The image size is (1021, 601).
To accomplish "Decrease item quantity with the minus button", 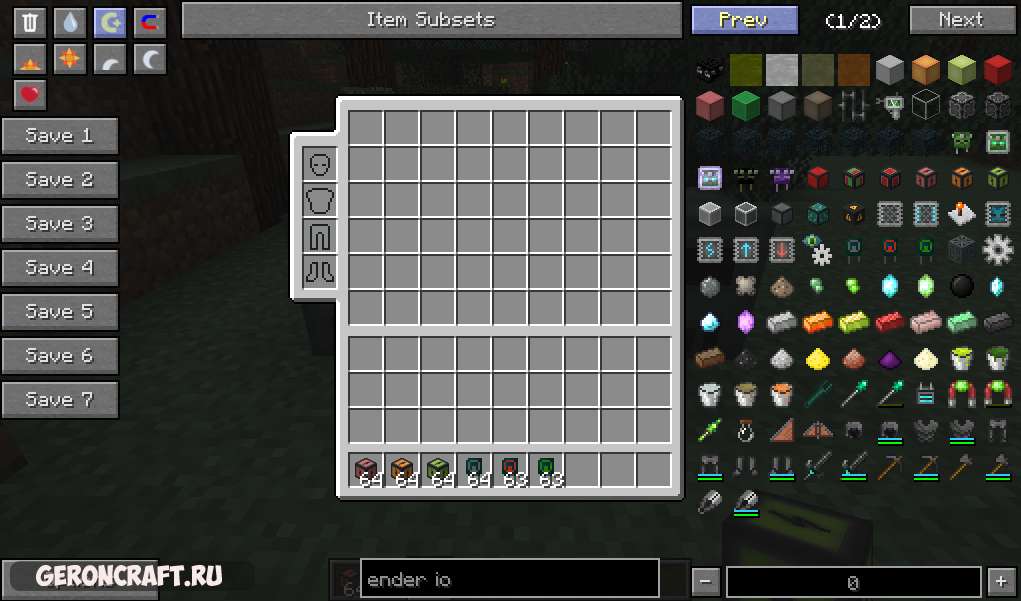I will tap(706, 581).
